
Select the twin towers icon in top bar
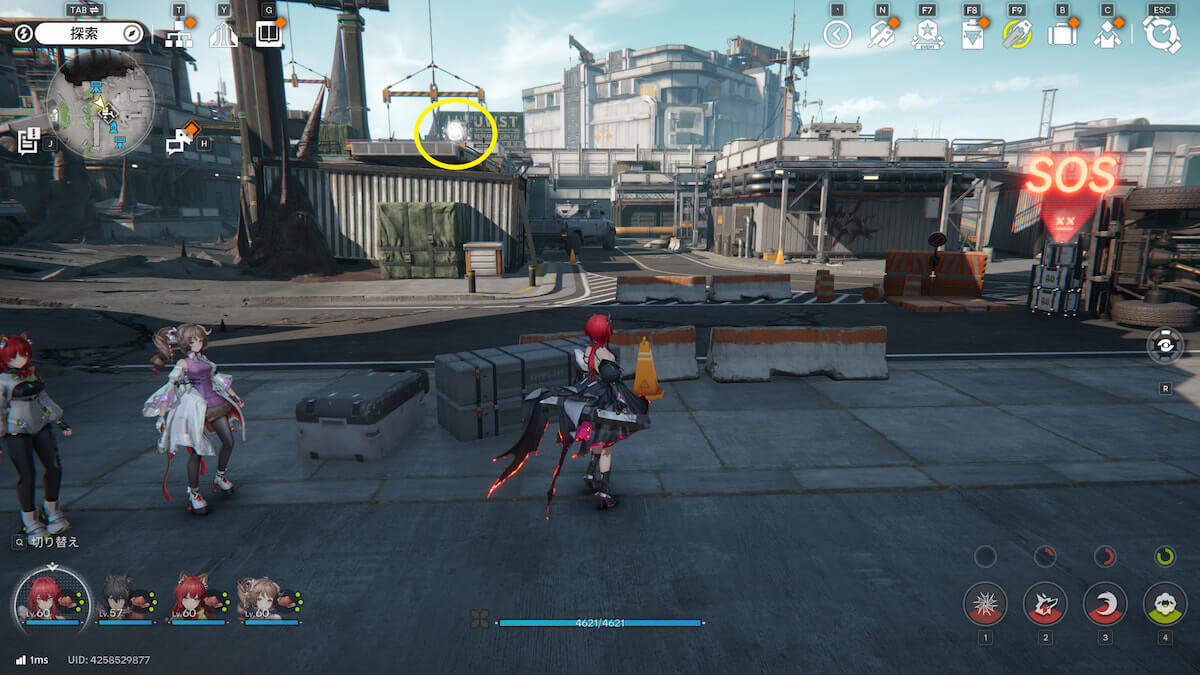223,36
